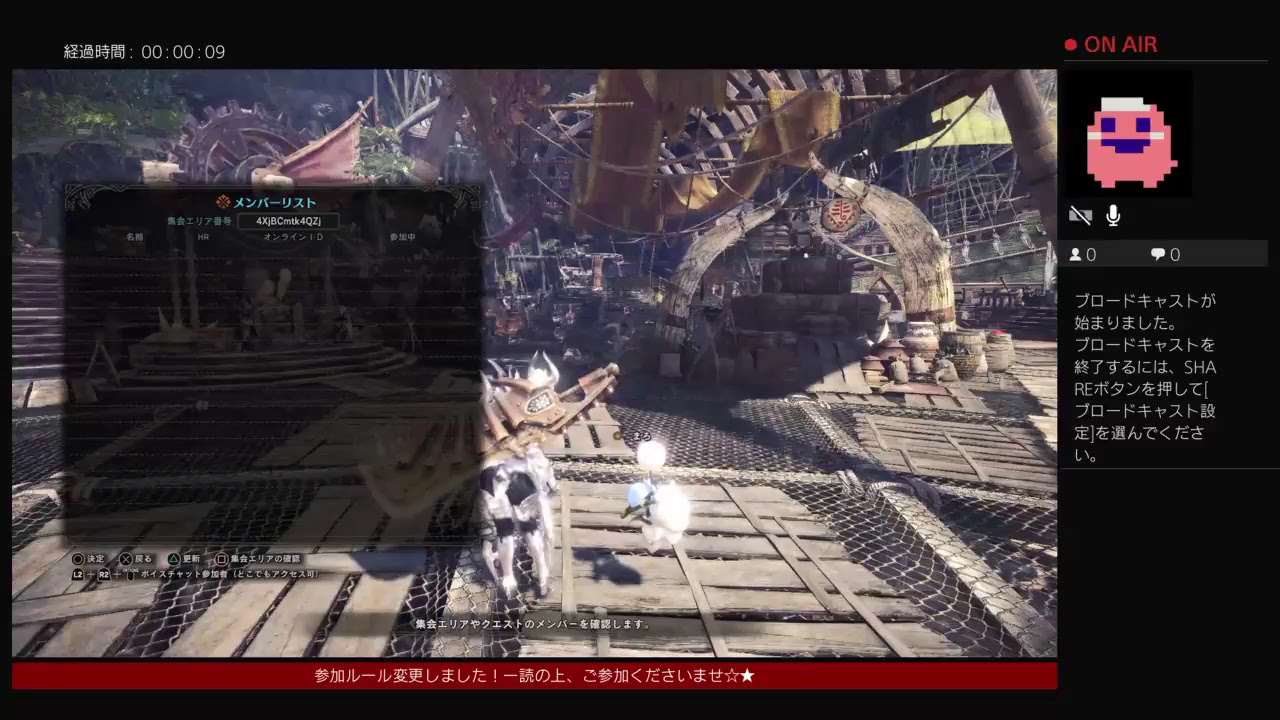Click the square 集会エリアの確認 button icon
This screenshot has height=720, width=1280.
(x=221, y=559)
